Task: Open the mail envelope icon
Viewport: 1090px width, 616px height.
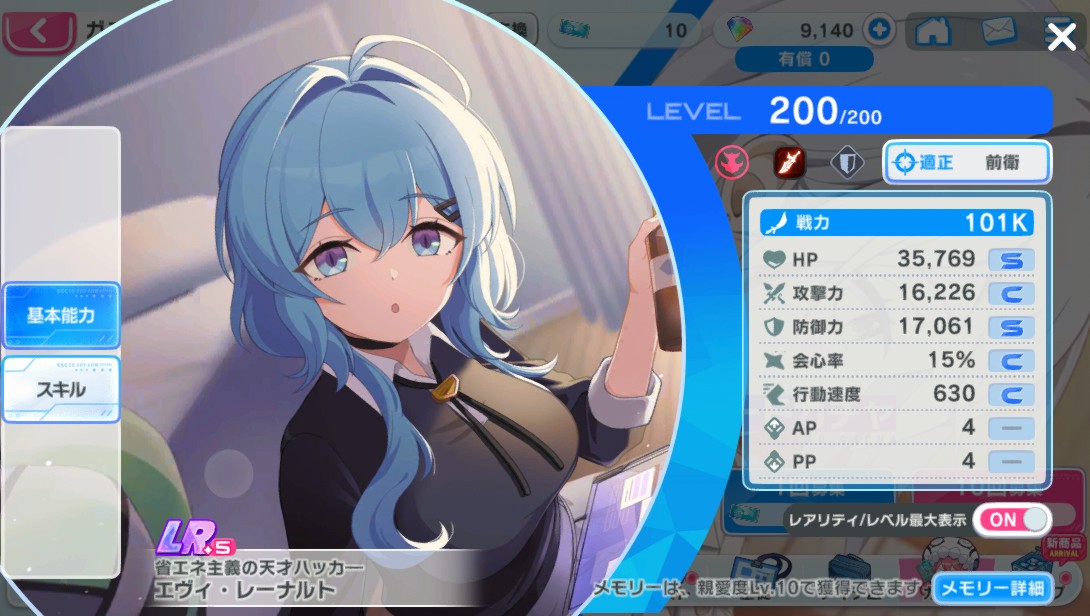Action: (998, 31)
